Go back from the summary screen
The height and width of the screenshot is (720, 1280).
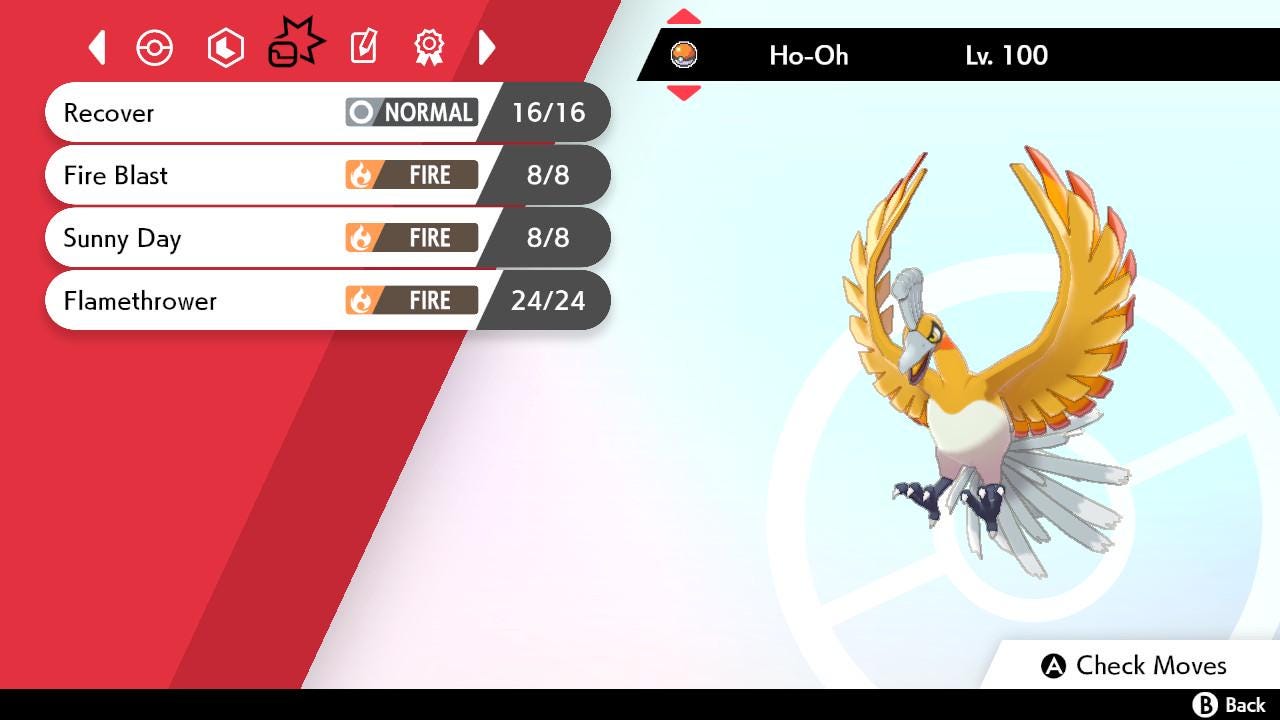[1229, 705]
